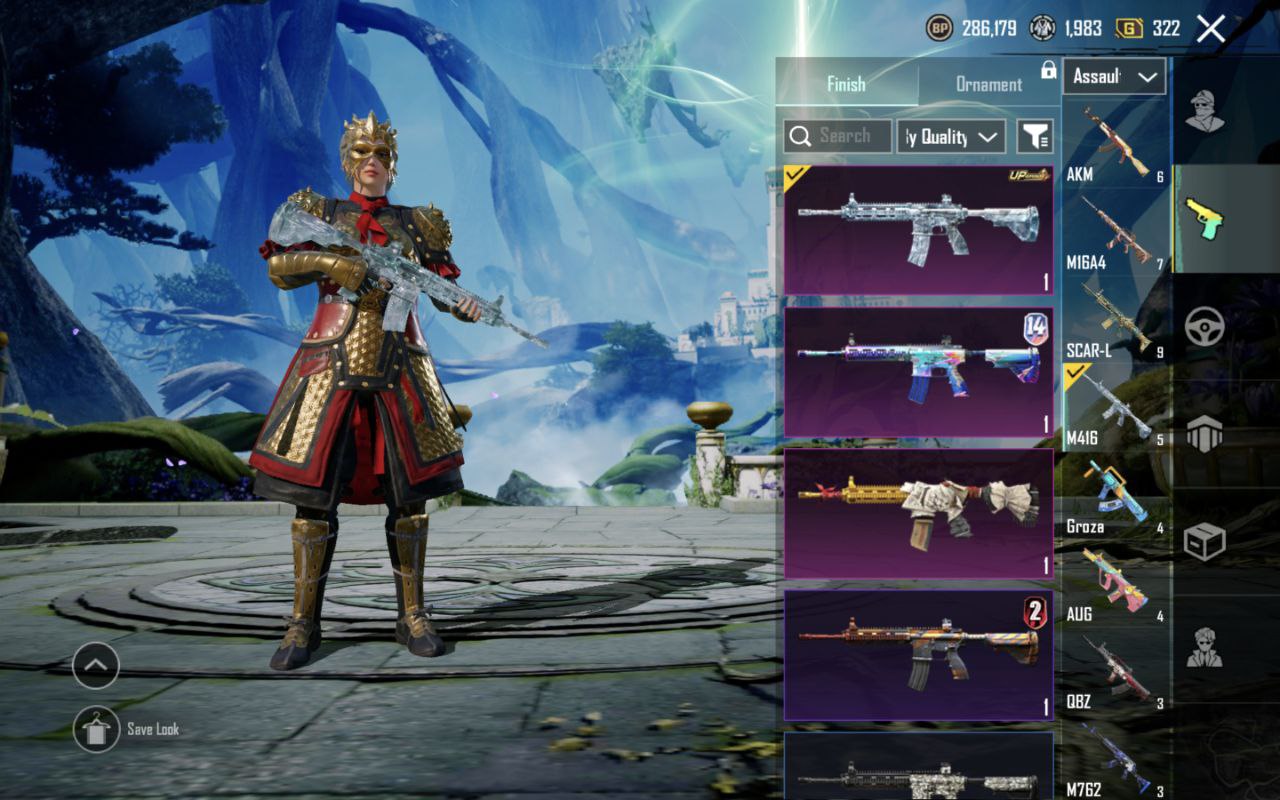Select the equipped glacier M416 finish
The image size is (1280, 800).
click(918, 230)
